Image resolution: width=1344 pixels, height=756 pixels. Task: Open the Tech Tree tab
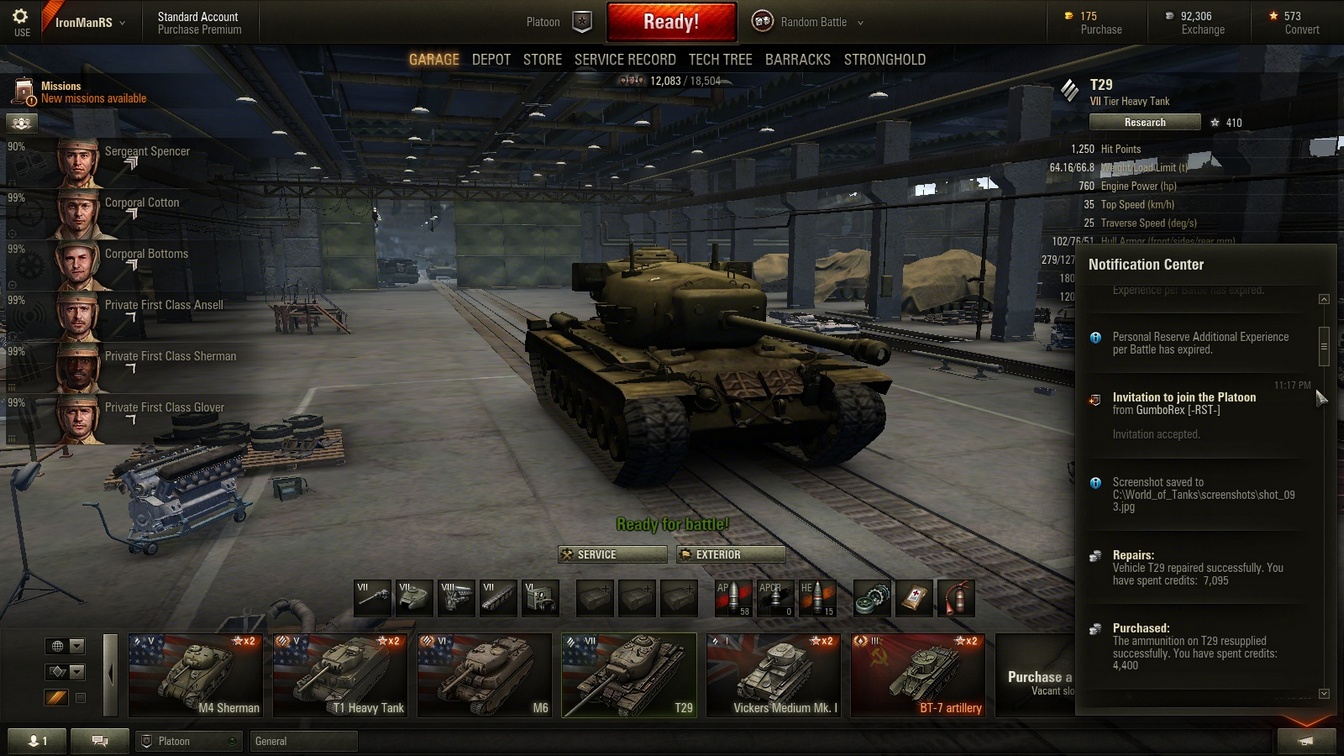point(720,60)
